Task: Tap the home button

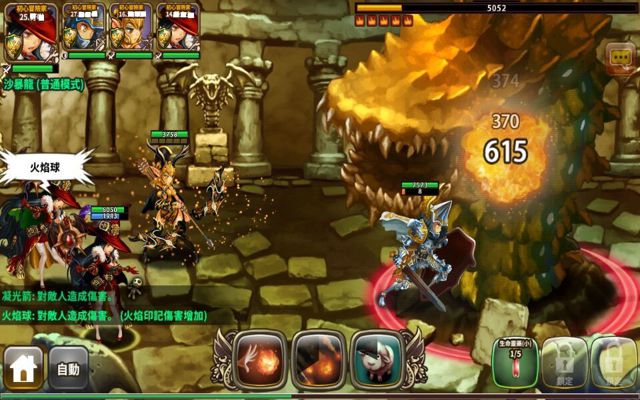Action: coord(23,368)
